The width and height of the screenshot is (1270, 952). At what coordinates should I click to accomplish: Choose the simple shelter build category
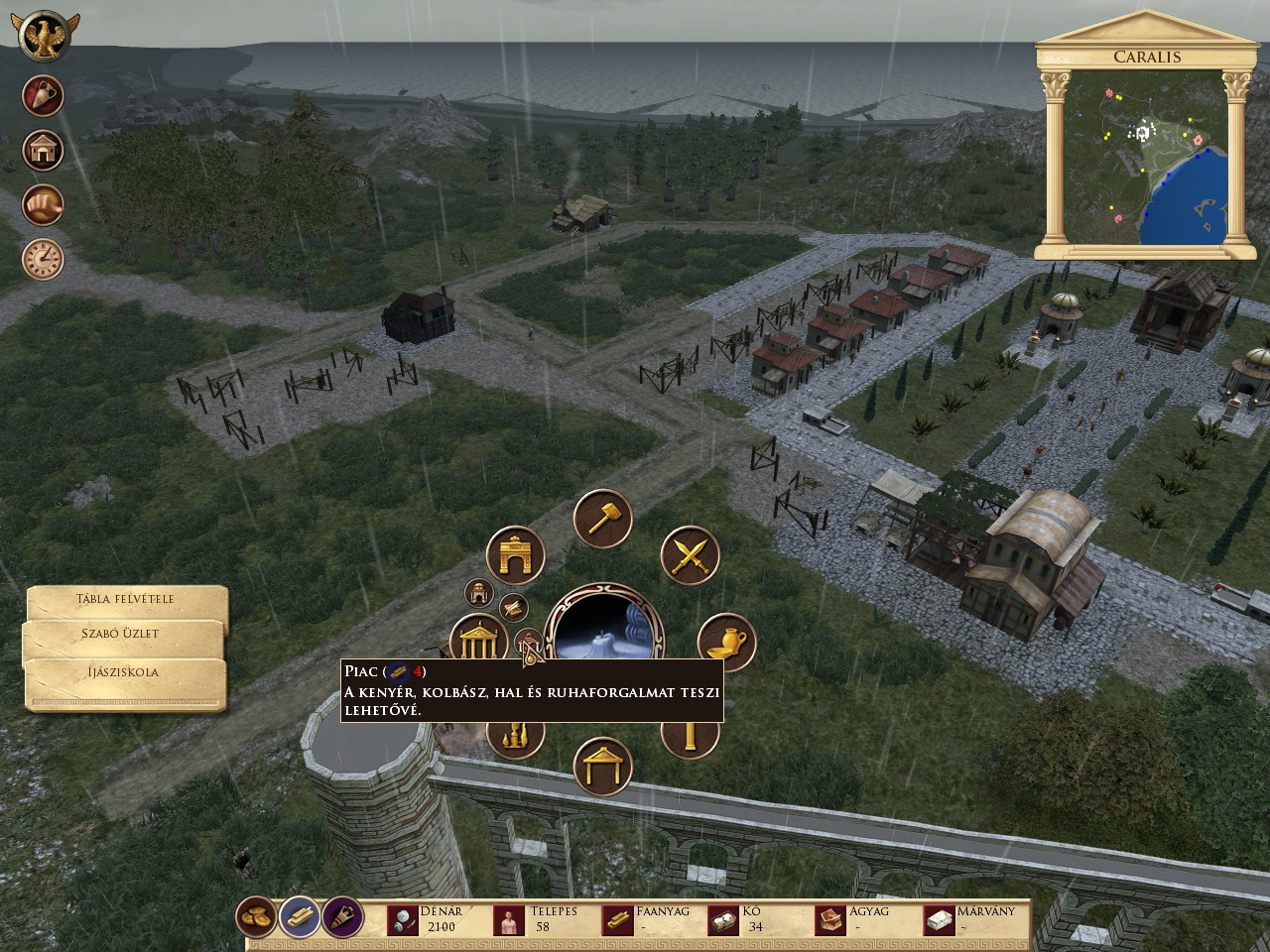tap(602, 767)
